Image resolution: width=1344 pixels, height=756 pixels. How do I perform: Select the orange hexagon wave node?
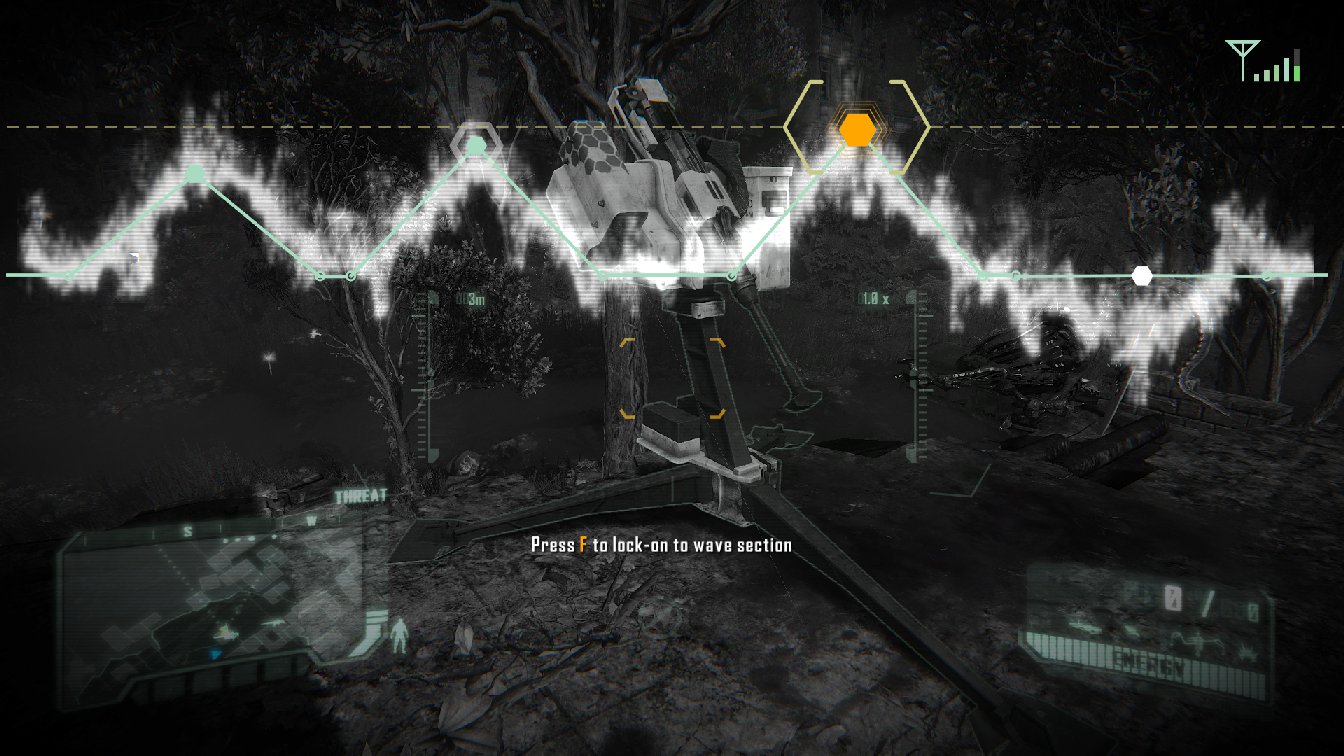tap(857, 130)
